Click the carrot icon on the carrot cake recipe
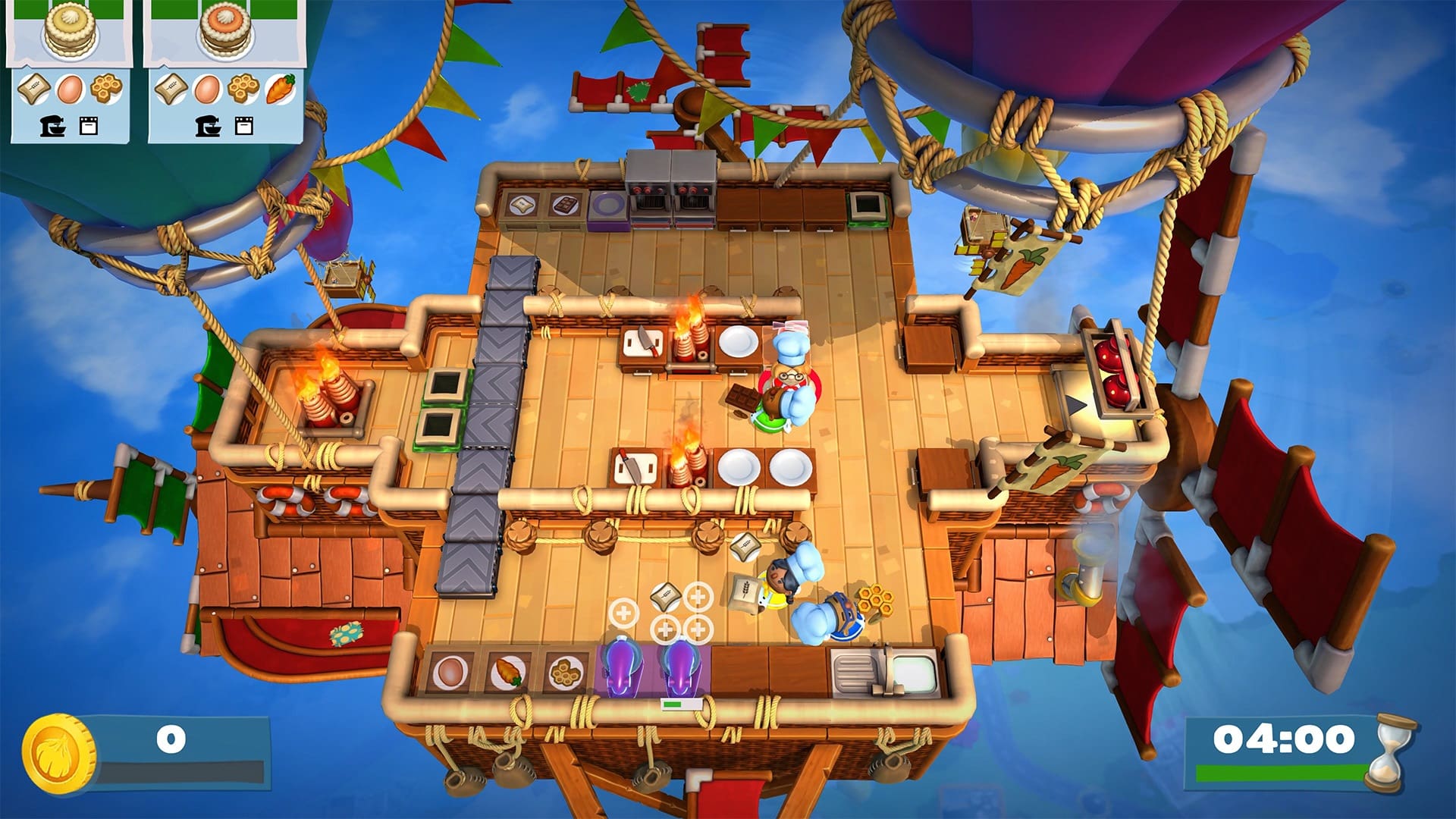Viewport: 1456px width, 819px height. pyautogui.click(x=278, y=89)
